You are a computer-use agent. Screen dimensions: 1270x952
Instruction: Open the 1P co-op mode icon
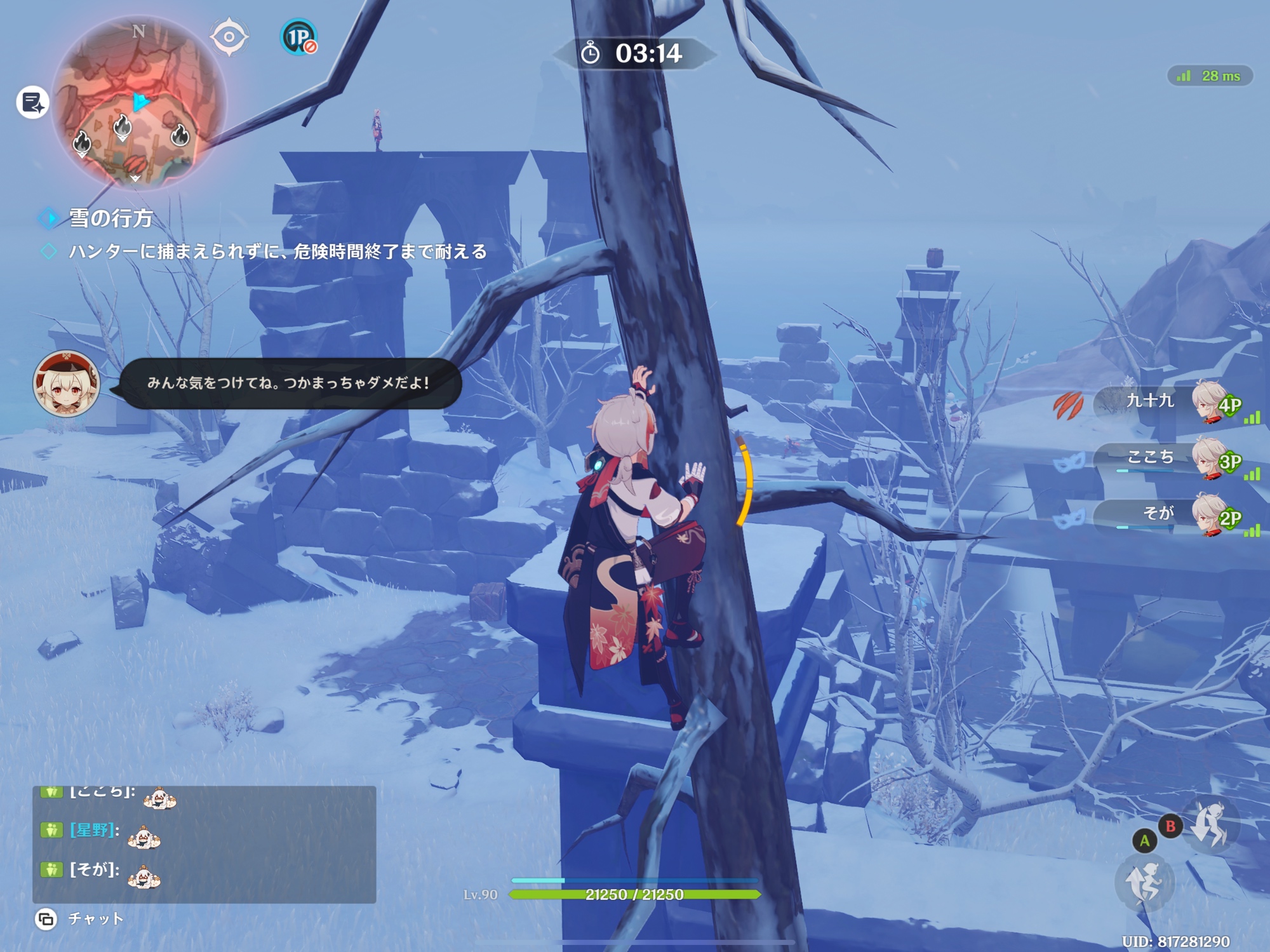[x=298, y=37]
